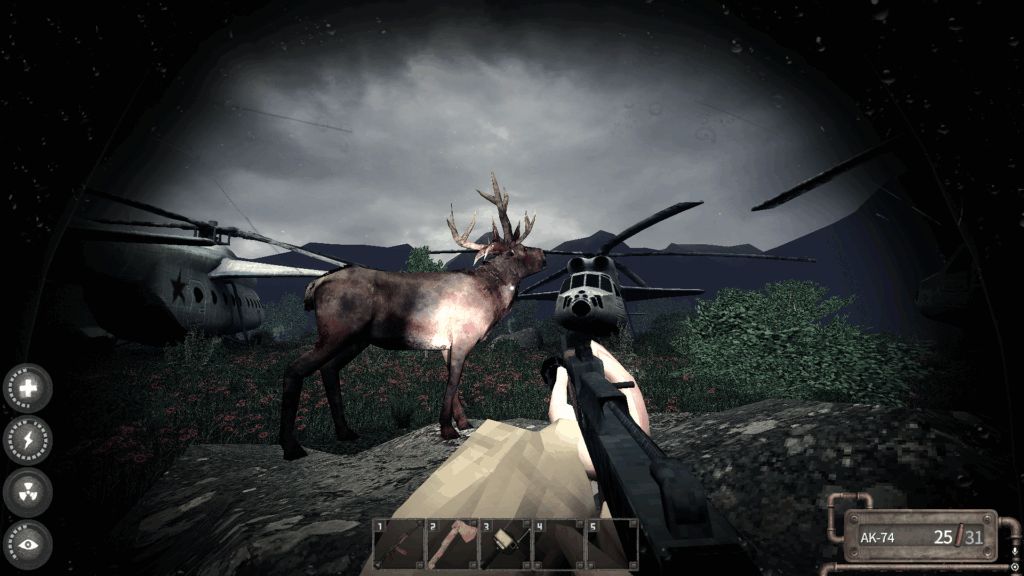Toggle the small microphone icon
The height and width of the screenshot is (576, 1024).
[x=1015, y=551]
